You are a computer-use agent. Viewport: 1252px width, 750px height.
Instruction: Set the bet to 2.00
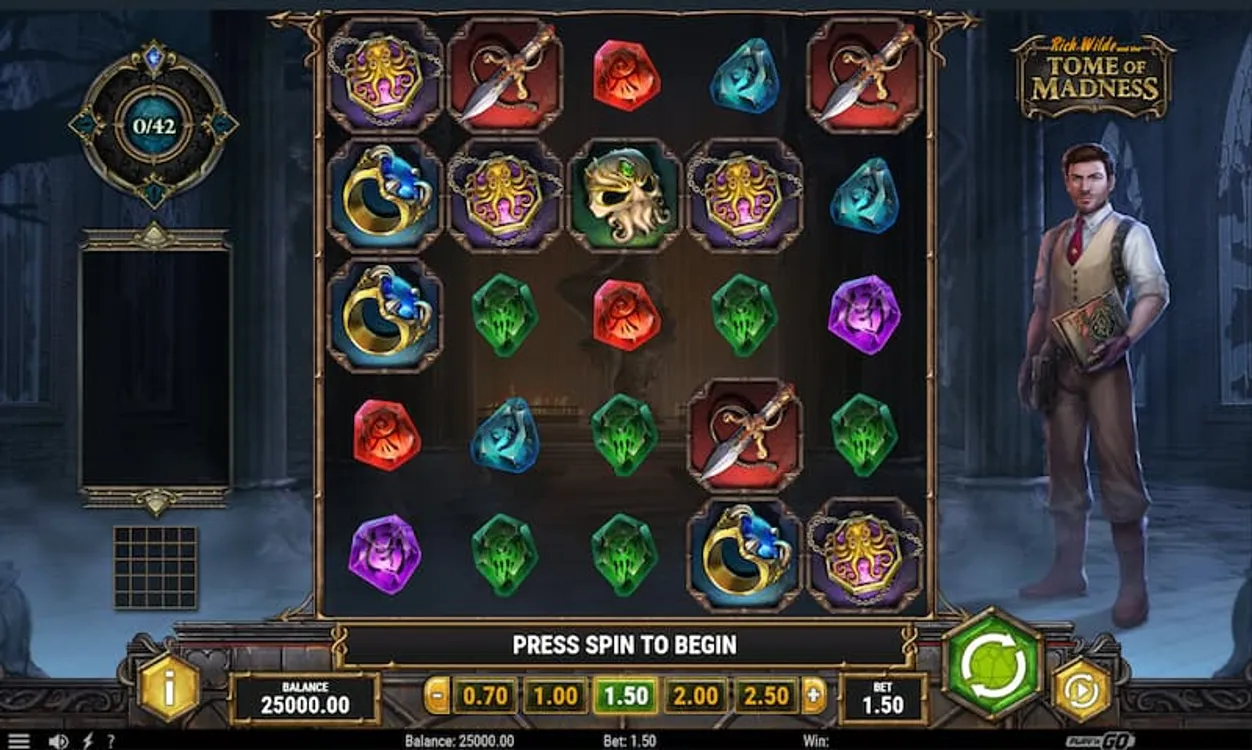click(697, 696)
